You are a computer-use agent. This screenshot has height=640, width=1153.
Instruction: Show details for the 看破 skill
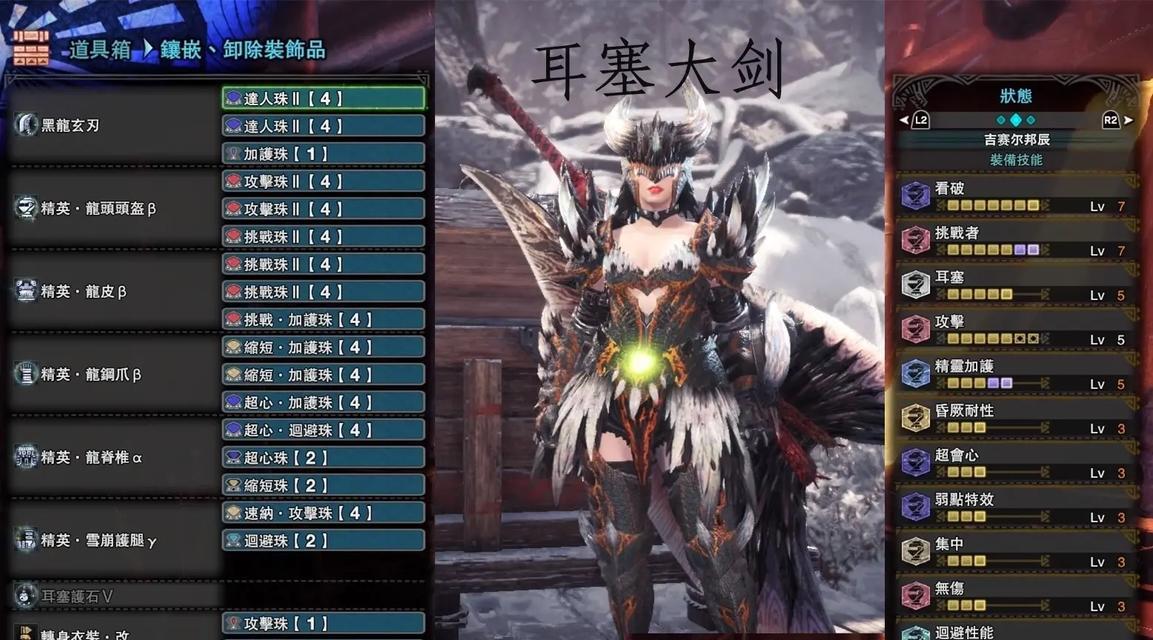click(x=1016, y=196)
